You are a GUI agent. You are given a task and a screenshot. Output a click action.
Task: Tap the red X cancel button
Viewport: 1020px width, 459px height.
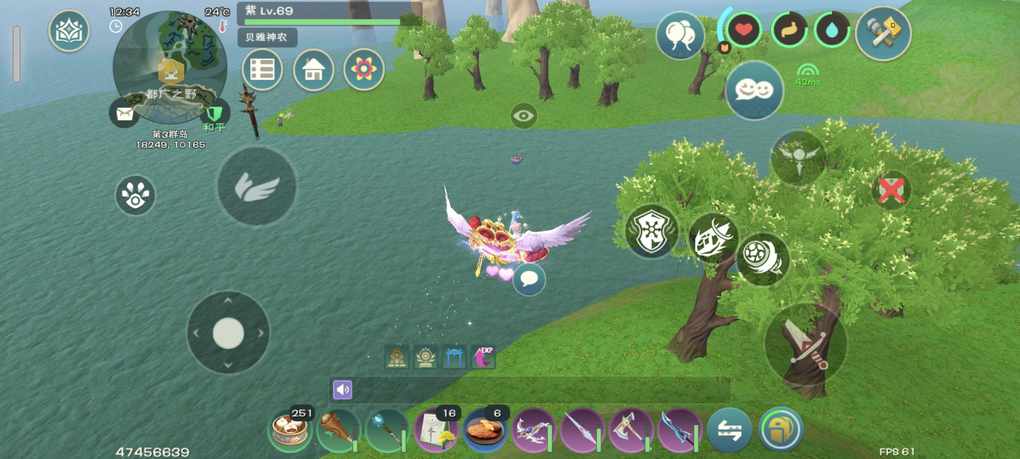pos(890,189)
